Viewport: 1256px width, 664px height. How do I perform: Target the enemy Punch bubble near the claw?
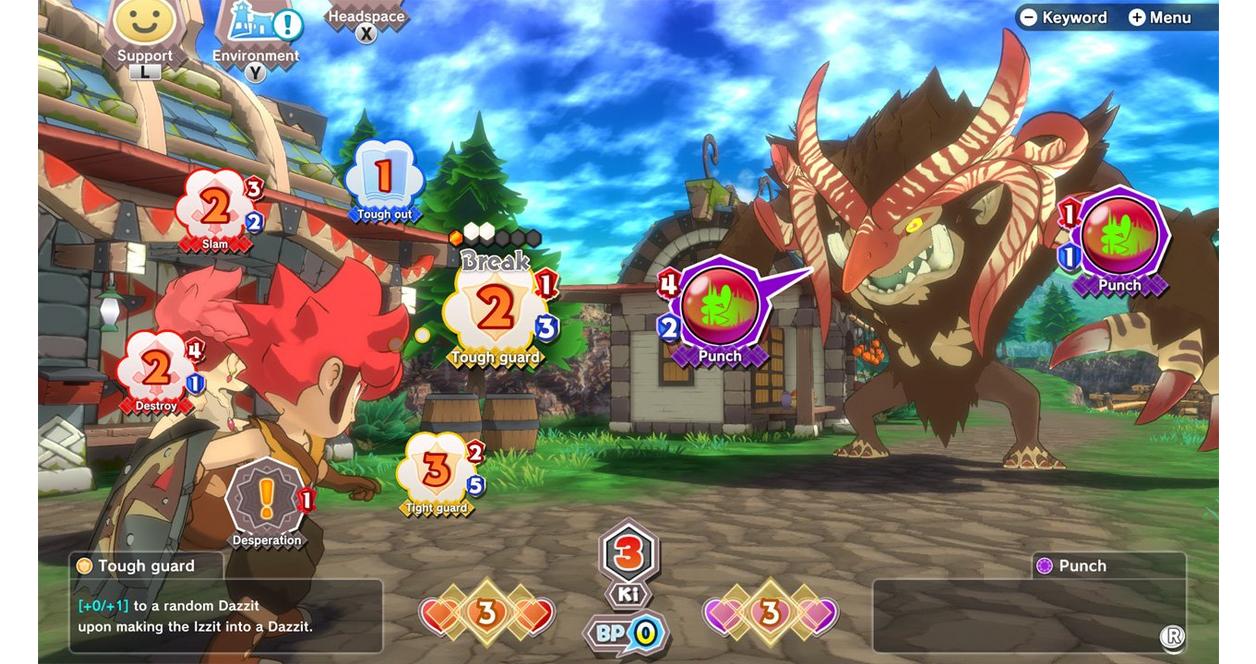1119,238
